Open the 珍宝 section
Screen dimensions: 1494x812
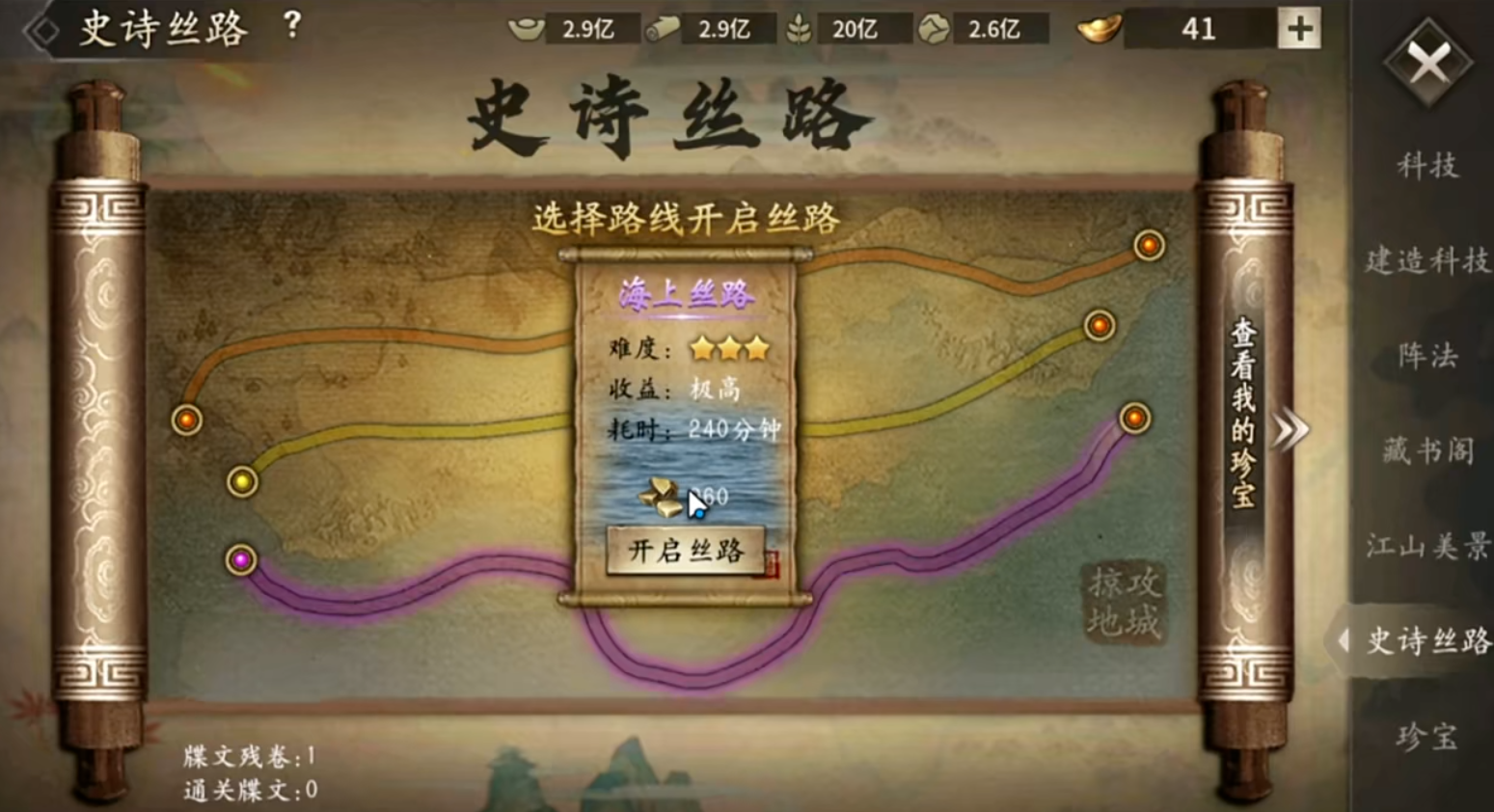pos(1426,738)
